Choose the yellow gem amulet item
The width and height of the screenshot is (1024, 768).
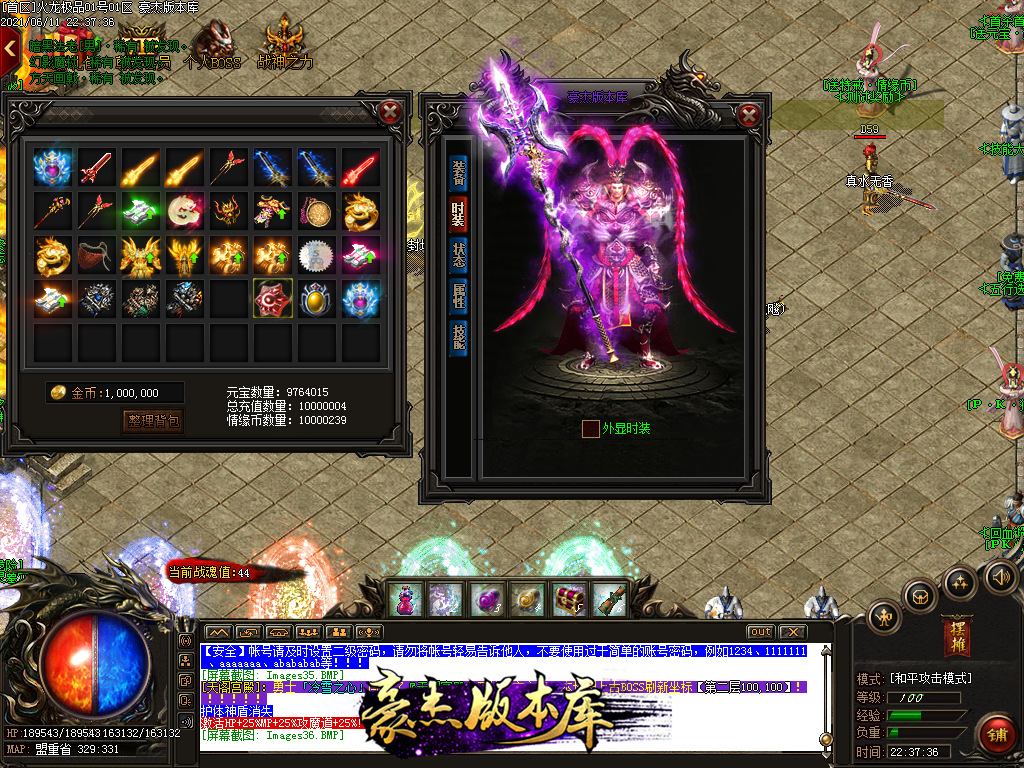pos(316,298)
